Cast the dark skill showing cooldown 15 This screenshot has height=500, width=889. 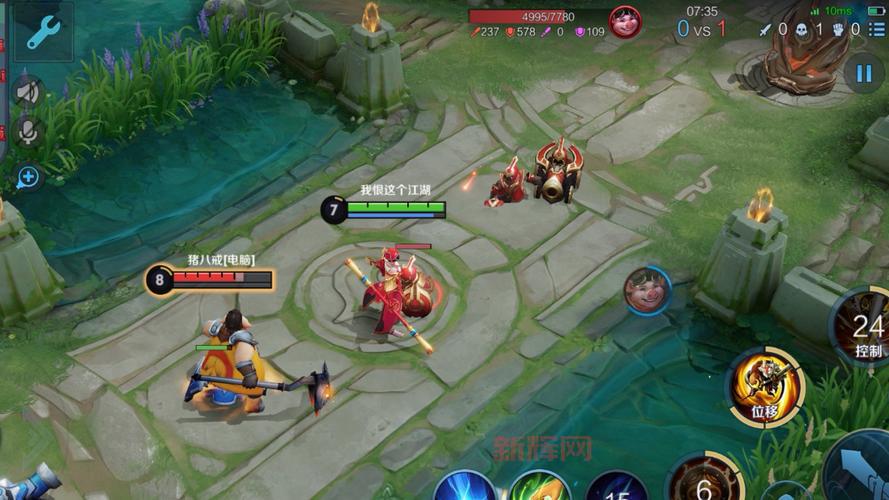pos(618,488)
